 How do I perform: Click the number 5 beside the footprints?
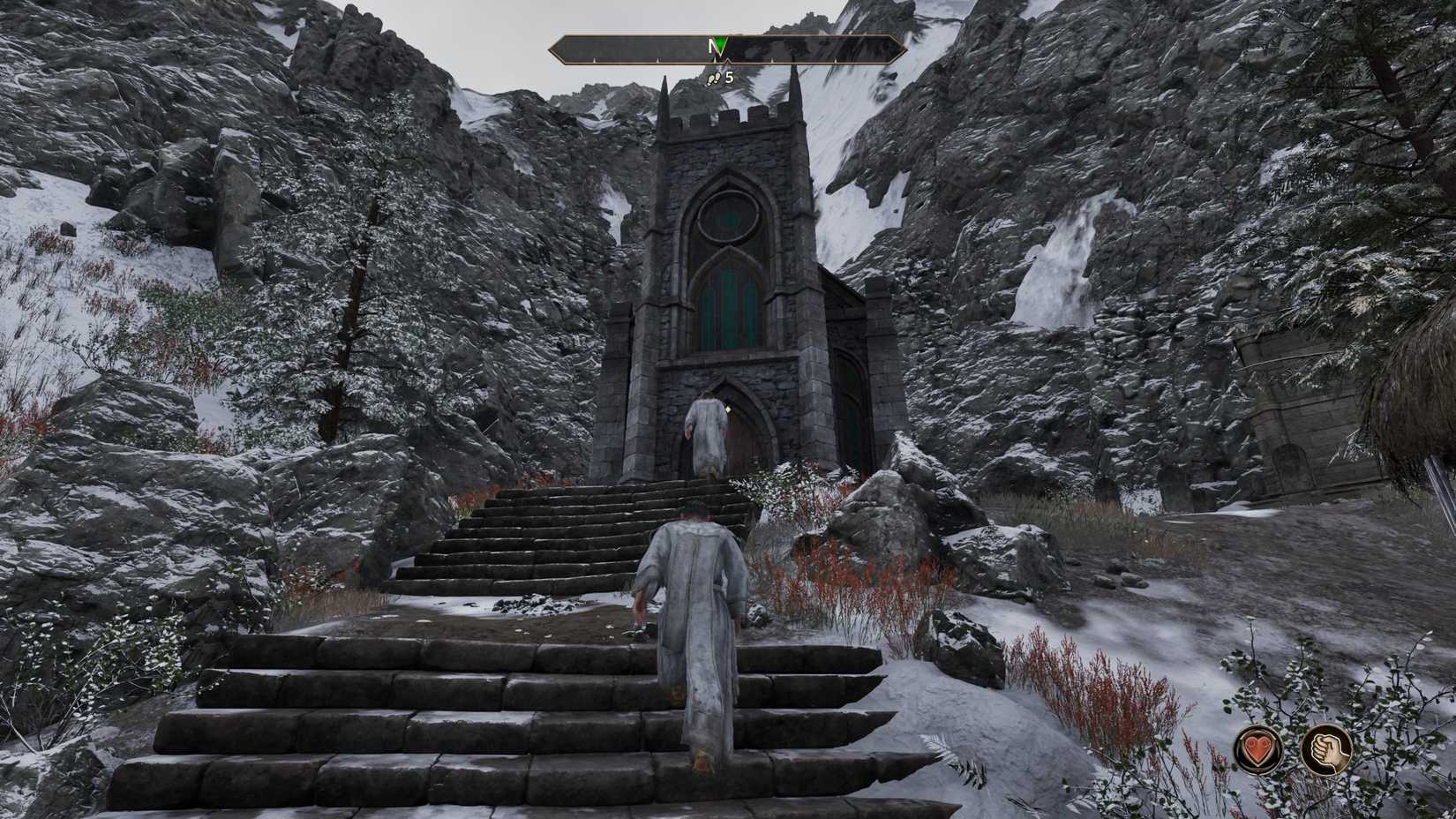[x=728, y=78]
